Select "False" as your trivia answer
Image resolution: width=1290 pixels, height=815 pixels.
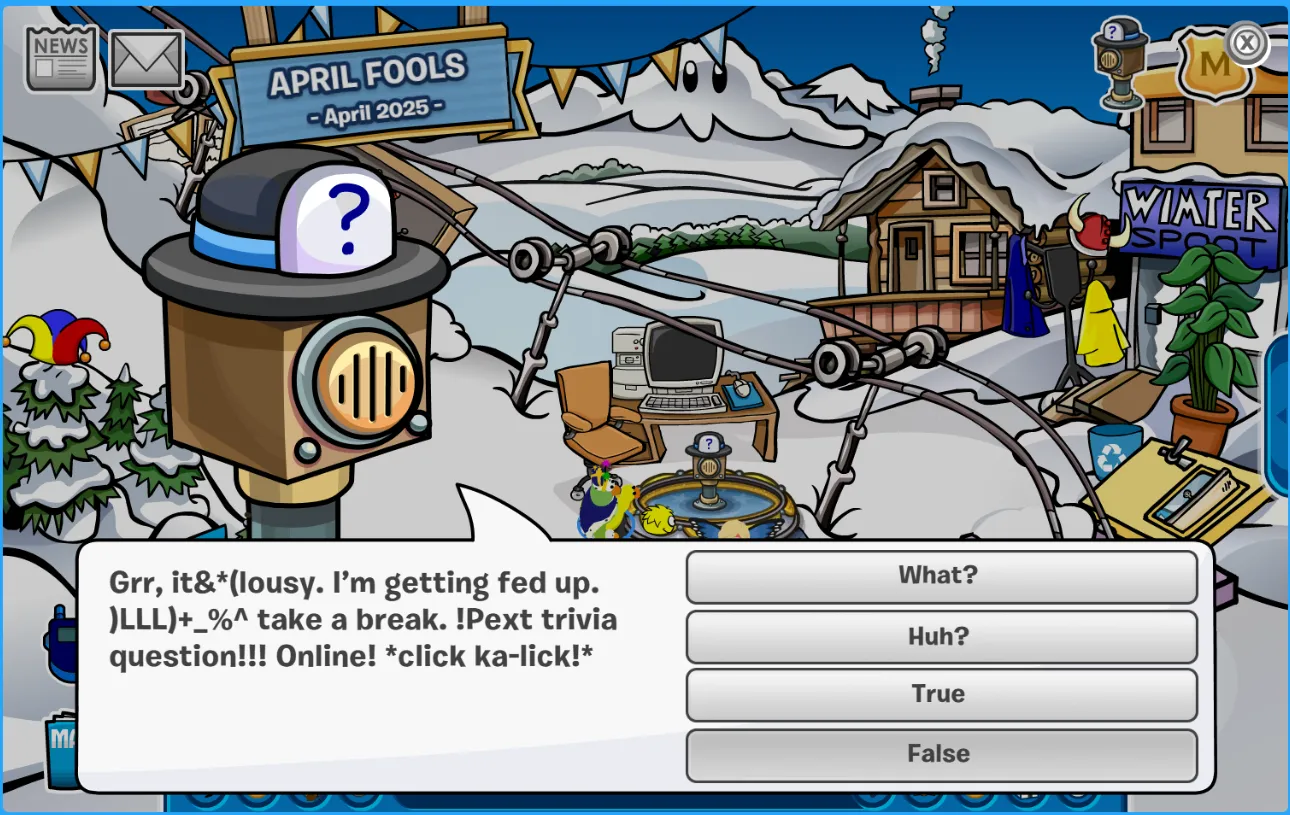[x=941, y=755]
